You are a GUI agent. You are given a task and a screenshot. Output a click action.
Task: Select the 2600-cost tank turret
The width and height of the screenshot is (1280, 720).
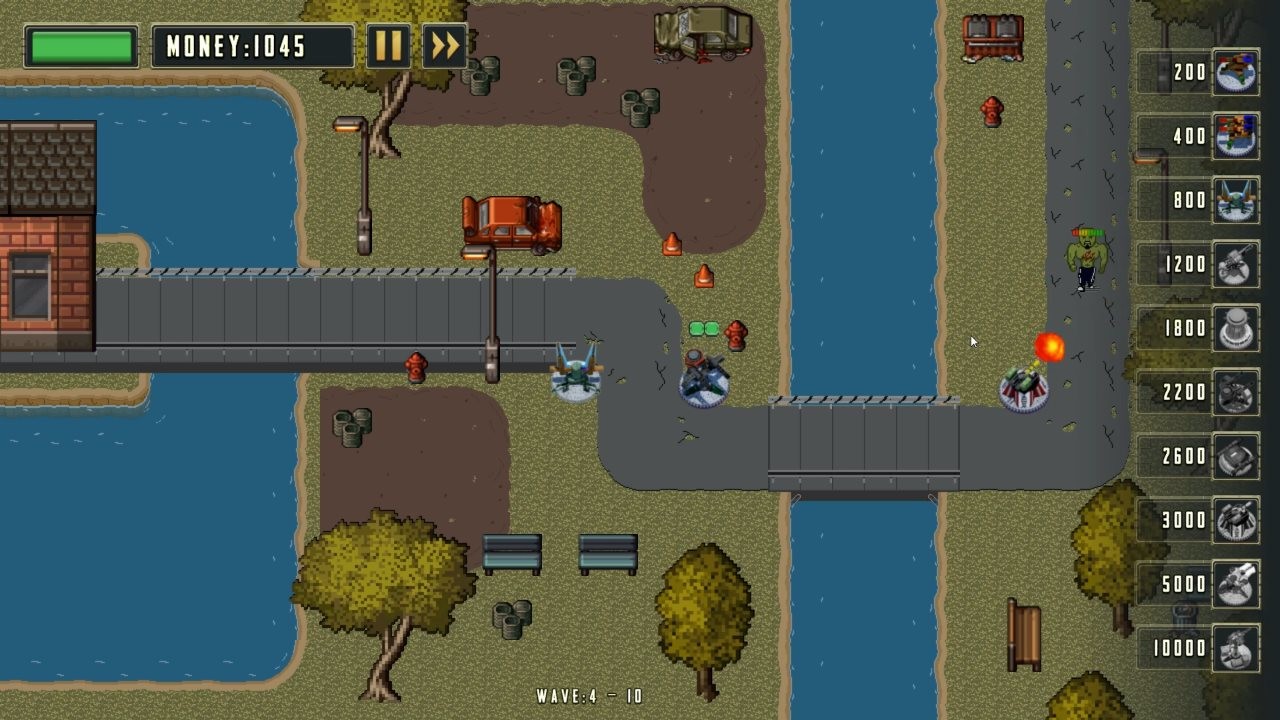[1234, 457]
